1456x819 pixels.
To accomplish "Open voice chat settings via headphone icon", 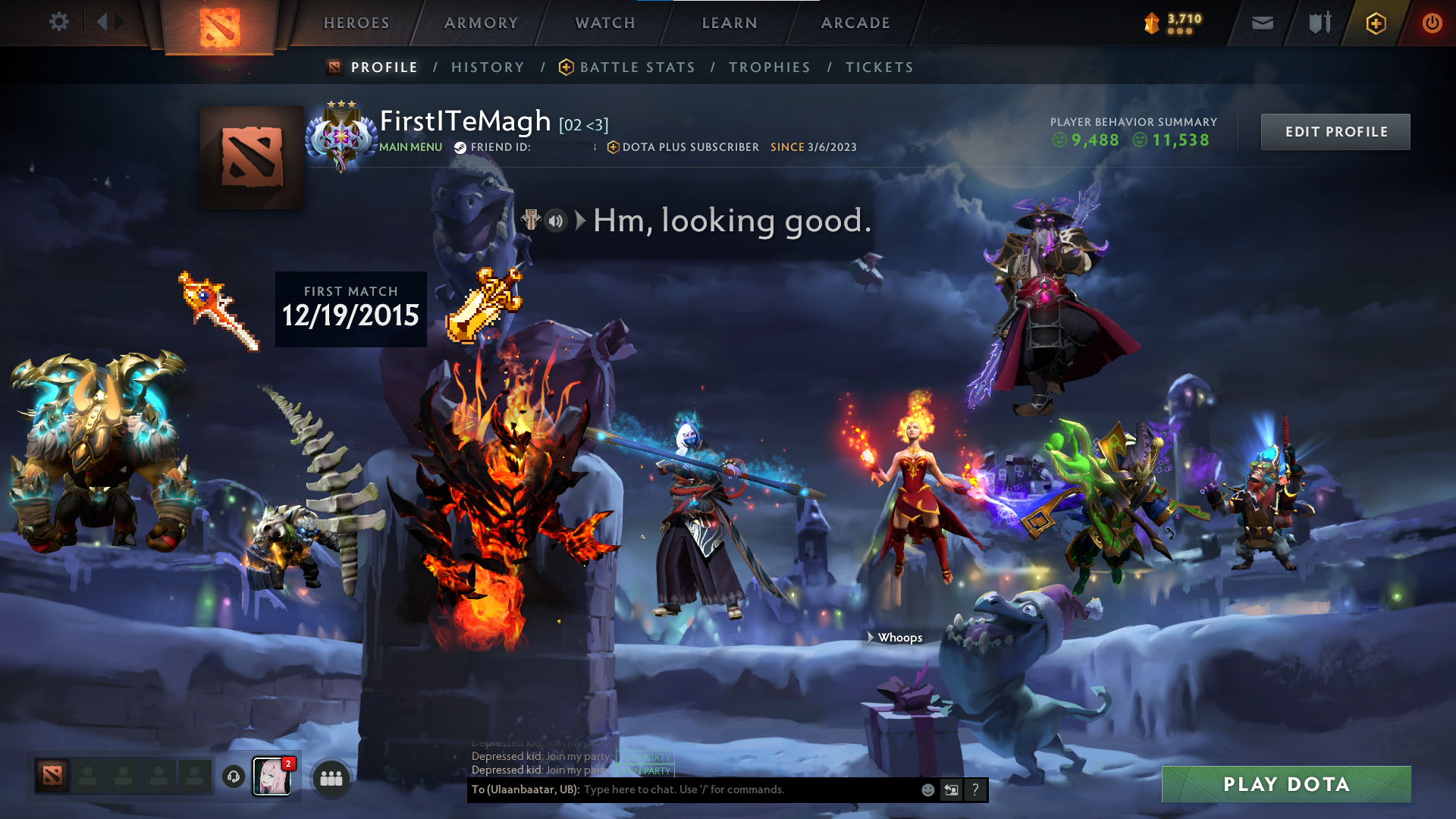I will [232, 777].
